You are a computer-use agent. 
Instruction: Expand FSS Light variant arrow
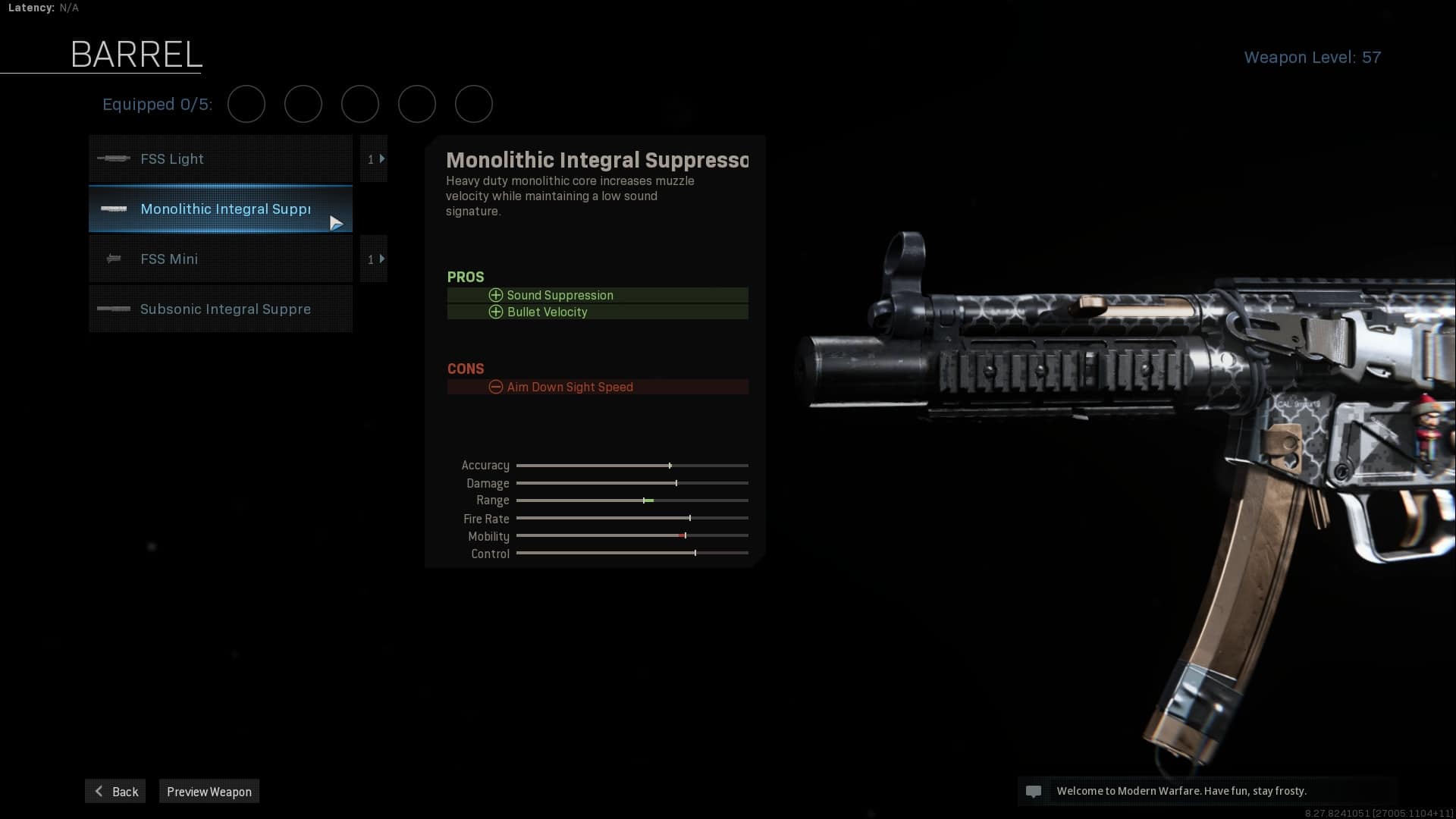pos(374,159)
